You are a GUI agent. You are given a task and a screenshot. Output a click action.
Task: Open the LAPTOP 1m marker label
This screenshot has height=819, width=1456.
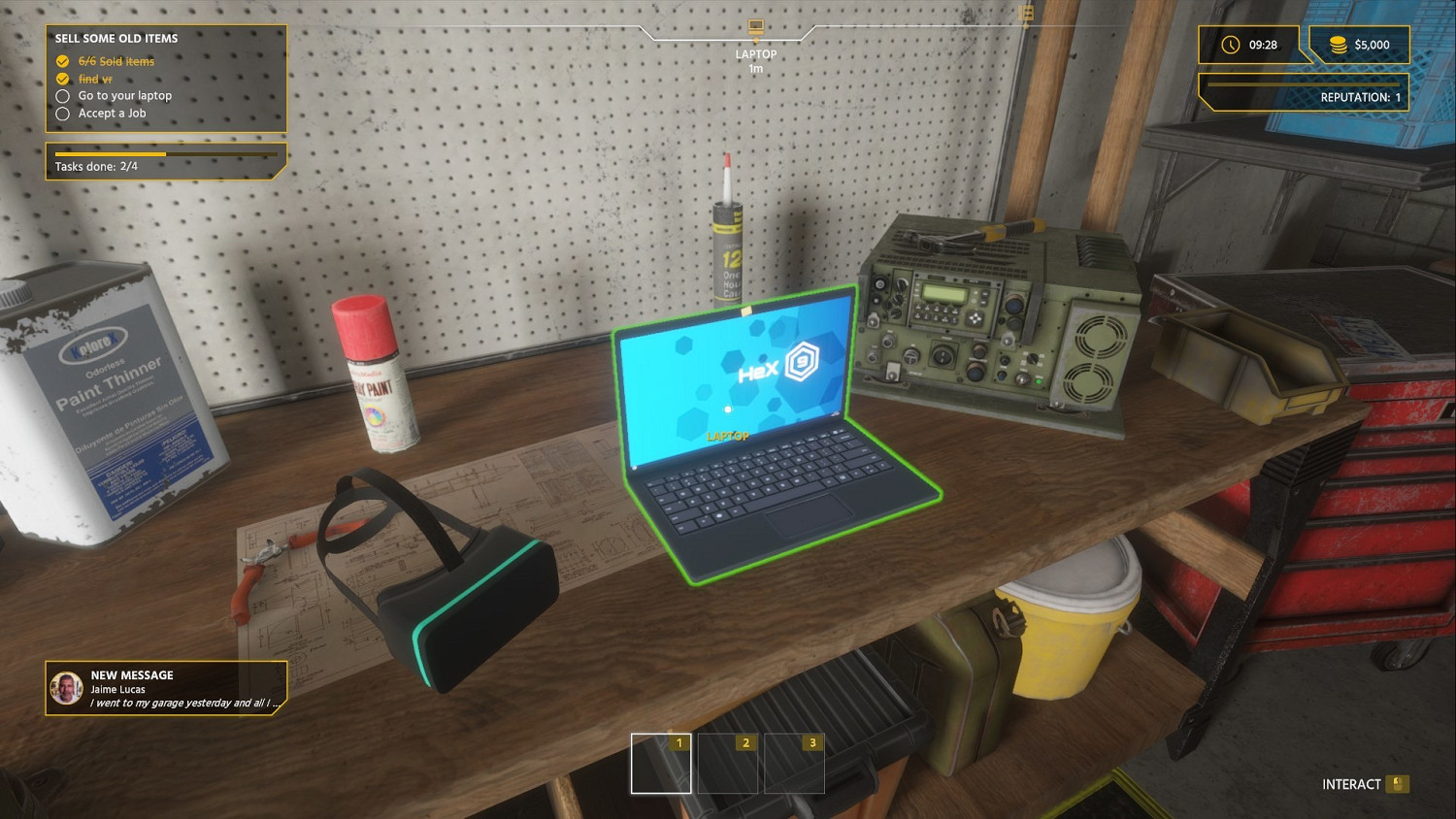point(754,60)
